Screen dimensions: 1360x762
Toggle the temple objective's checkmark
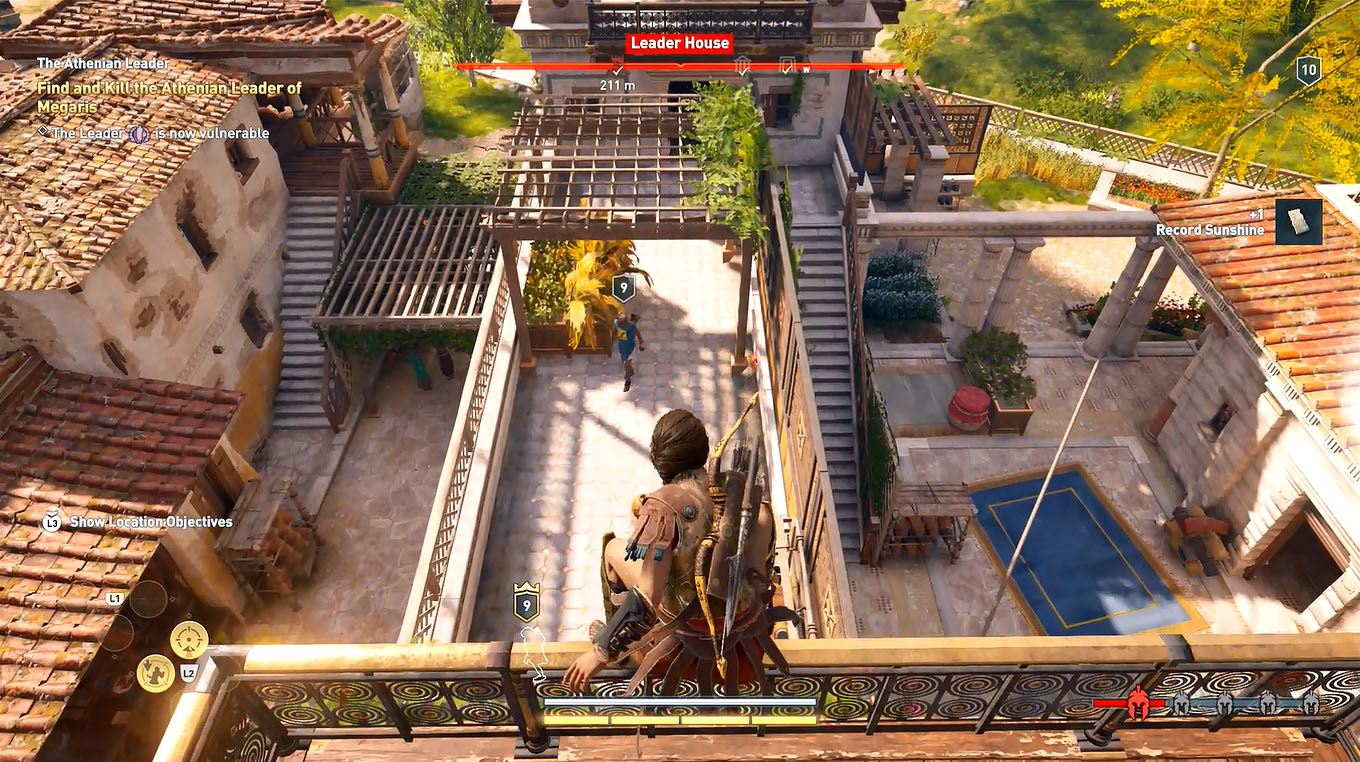[743, 71]
